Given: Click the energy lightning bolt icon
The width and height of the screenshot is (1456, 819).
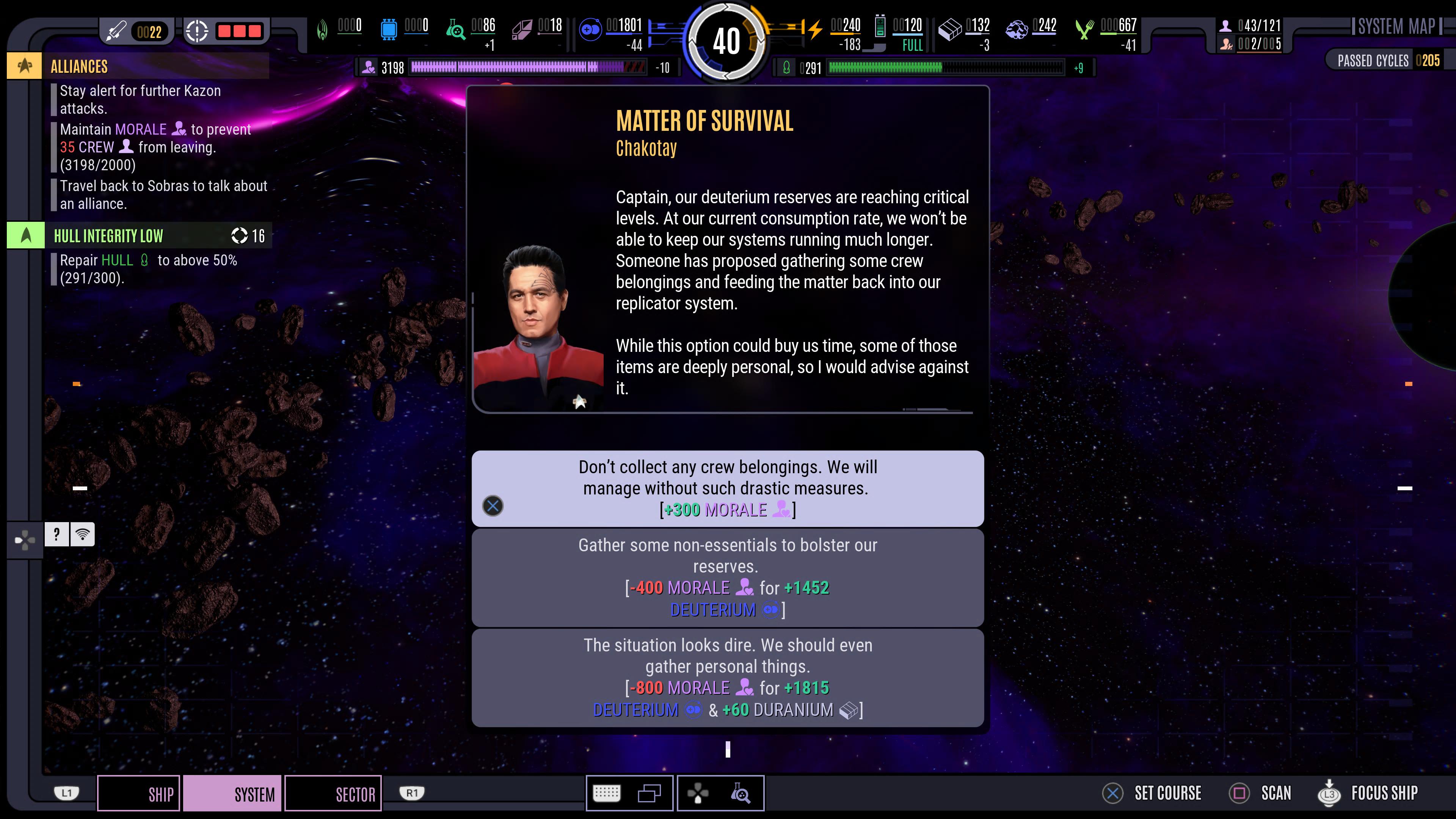Looking at the screenshot, I should click(814, 30).
